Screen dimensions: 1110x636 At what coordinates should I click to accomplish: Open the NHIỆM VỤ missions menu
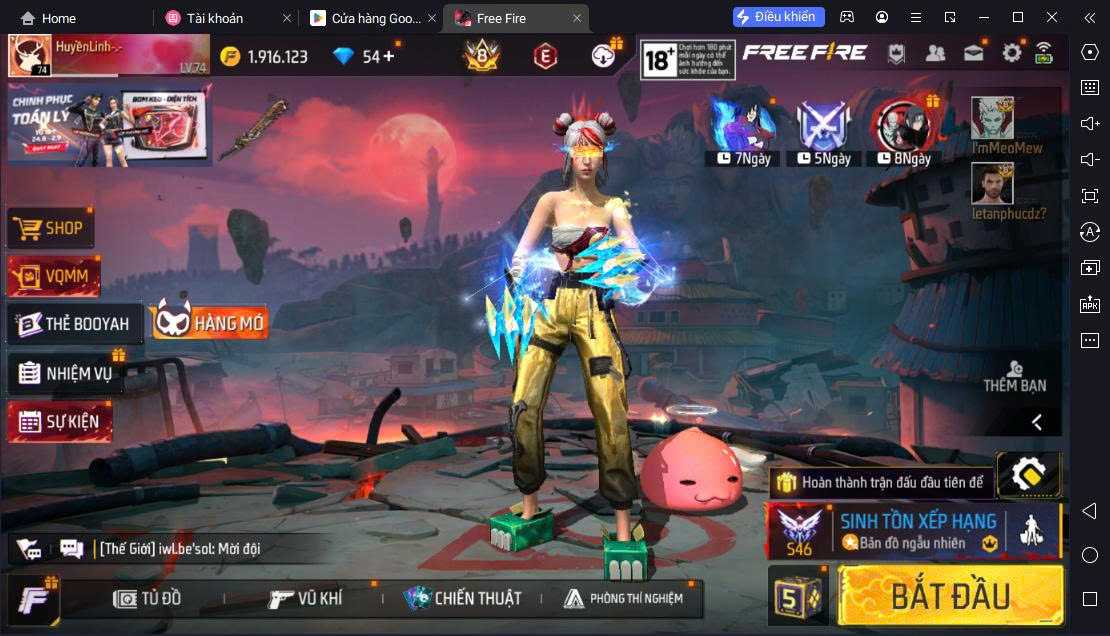coord(66,373)
